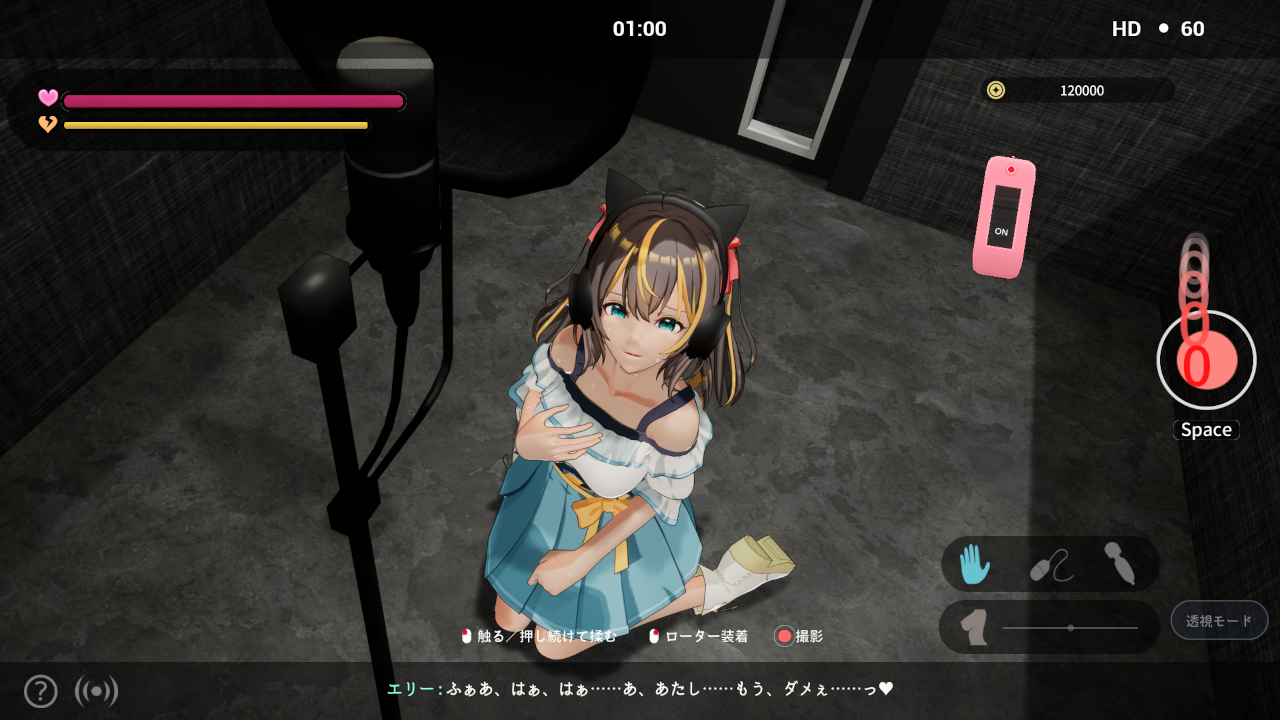Adjust the body silhouette slider
This screenshot has height=720, width=1280.
coord(1071,628)
